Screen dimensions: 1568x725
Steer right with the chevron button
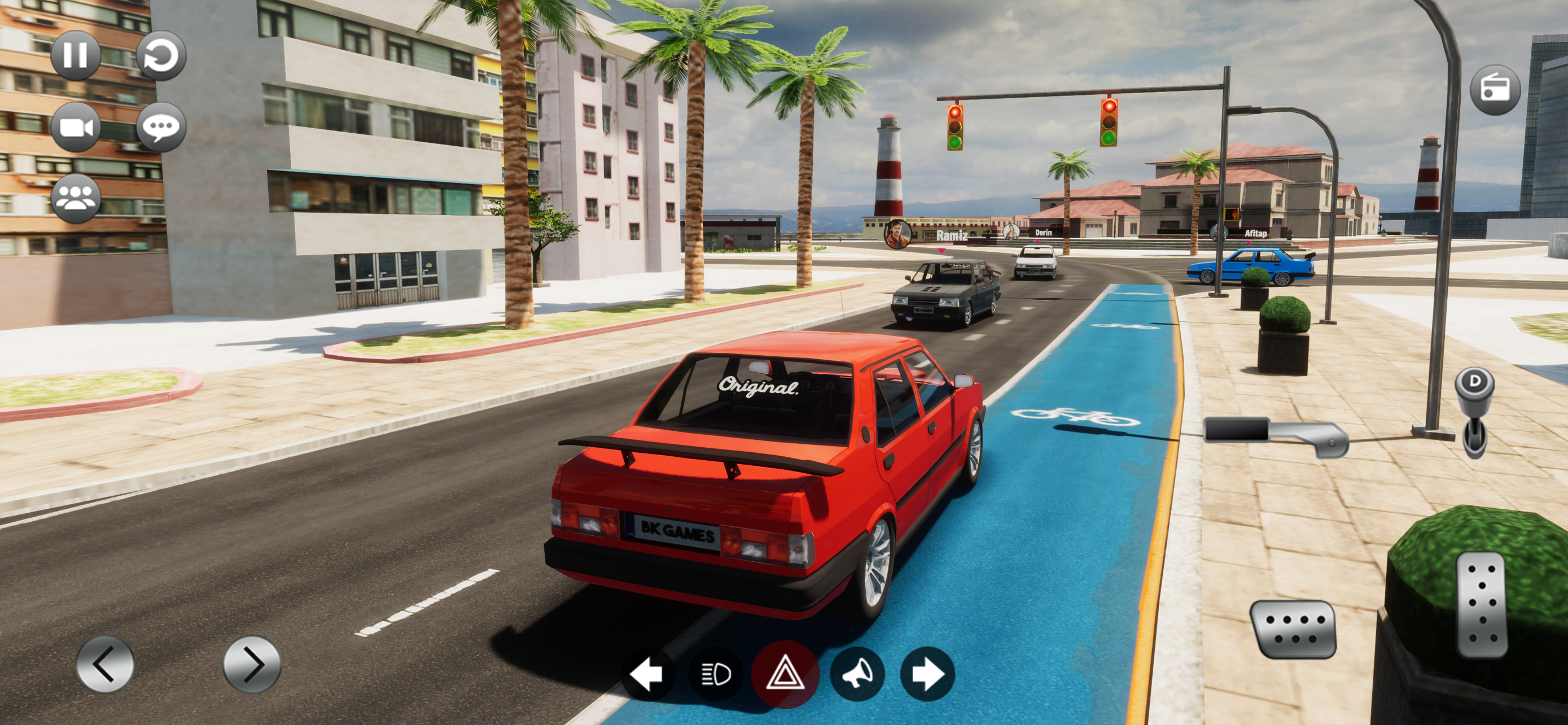252,664
